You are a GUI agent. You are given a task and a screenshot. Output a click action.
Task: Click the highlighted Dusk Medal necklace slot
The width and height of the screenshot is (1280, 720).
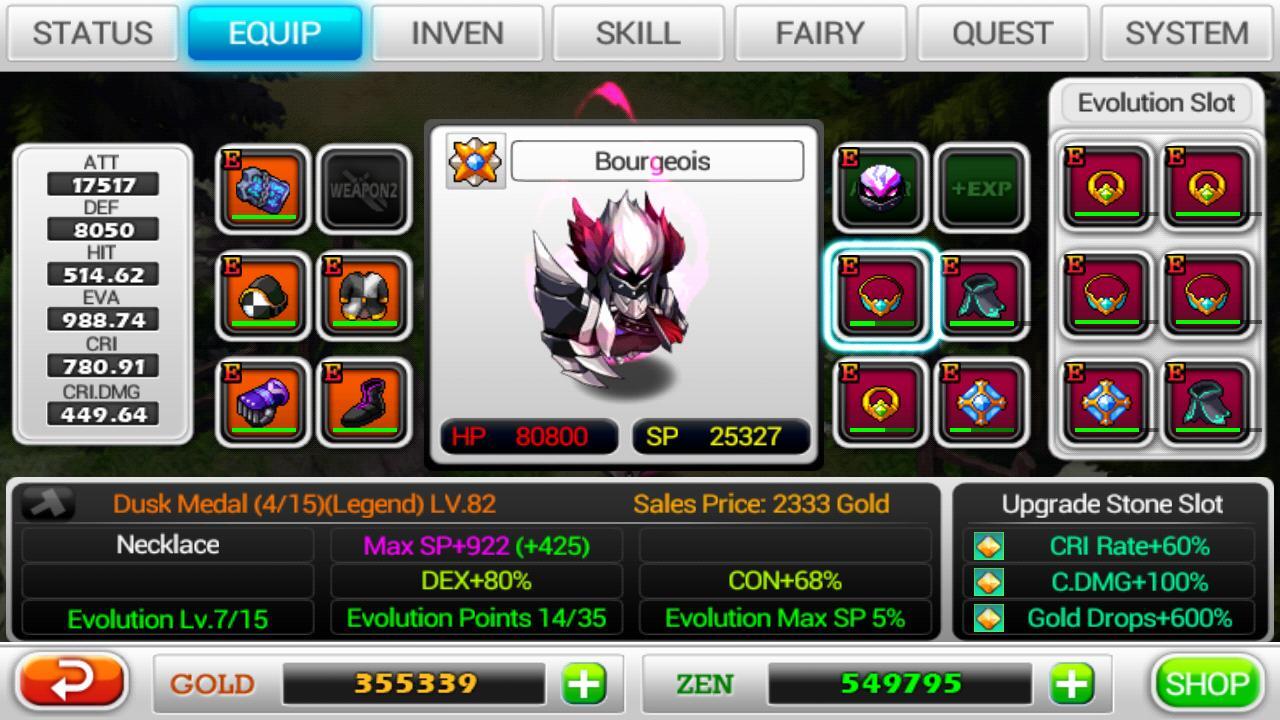(x=880, y=297)
